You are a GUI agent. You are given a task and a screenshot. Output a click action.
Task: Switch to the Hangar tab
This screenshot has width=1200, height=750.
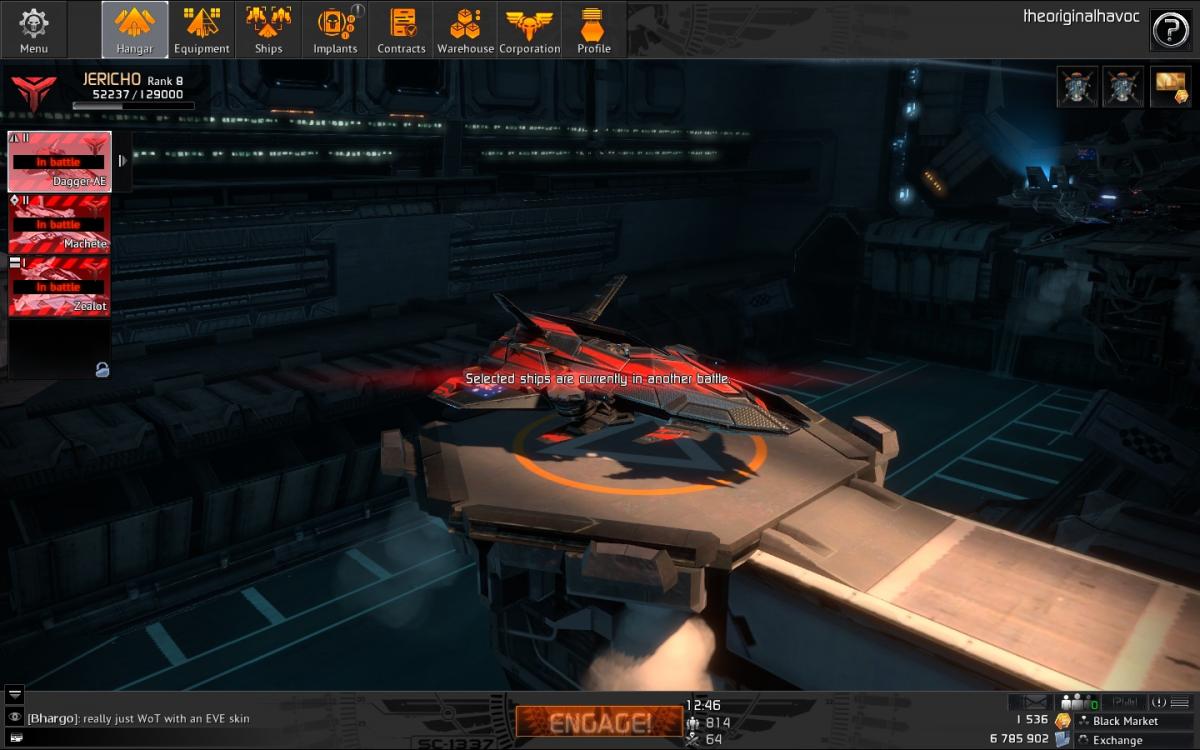pyautogui.click(x=135, y=30)
